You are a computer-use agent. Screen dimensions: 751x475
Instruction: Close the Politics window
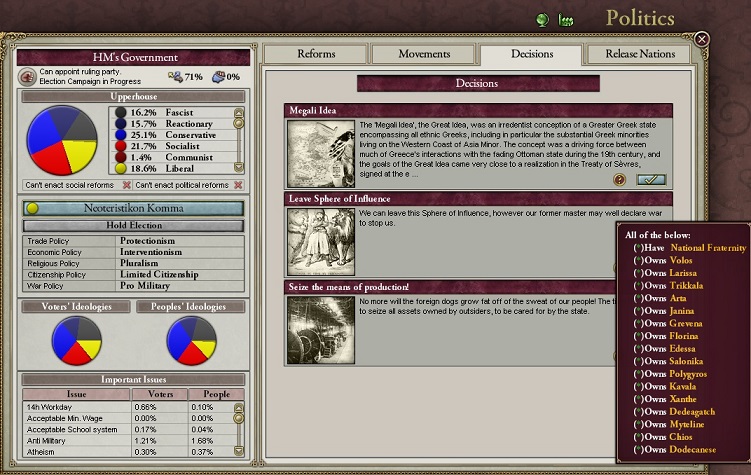click(x=702, y=39)
